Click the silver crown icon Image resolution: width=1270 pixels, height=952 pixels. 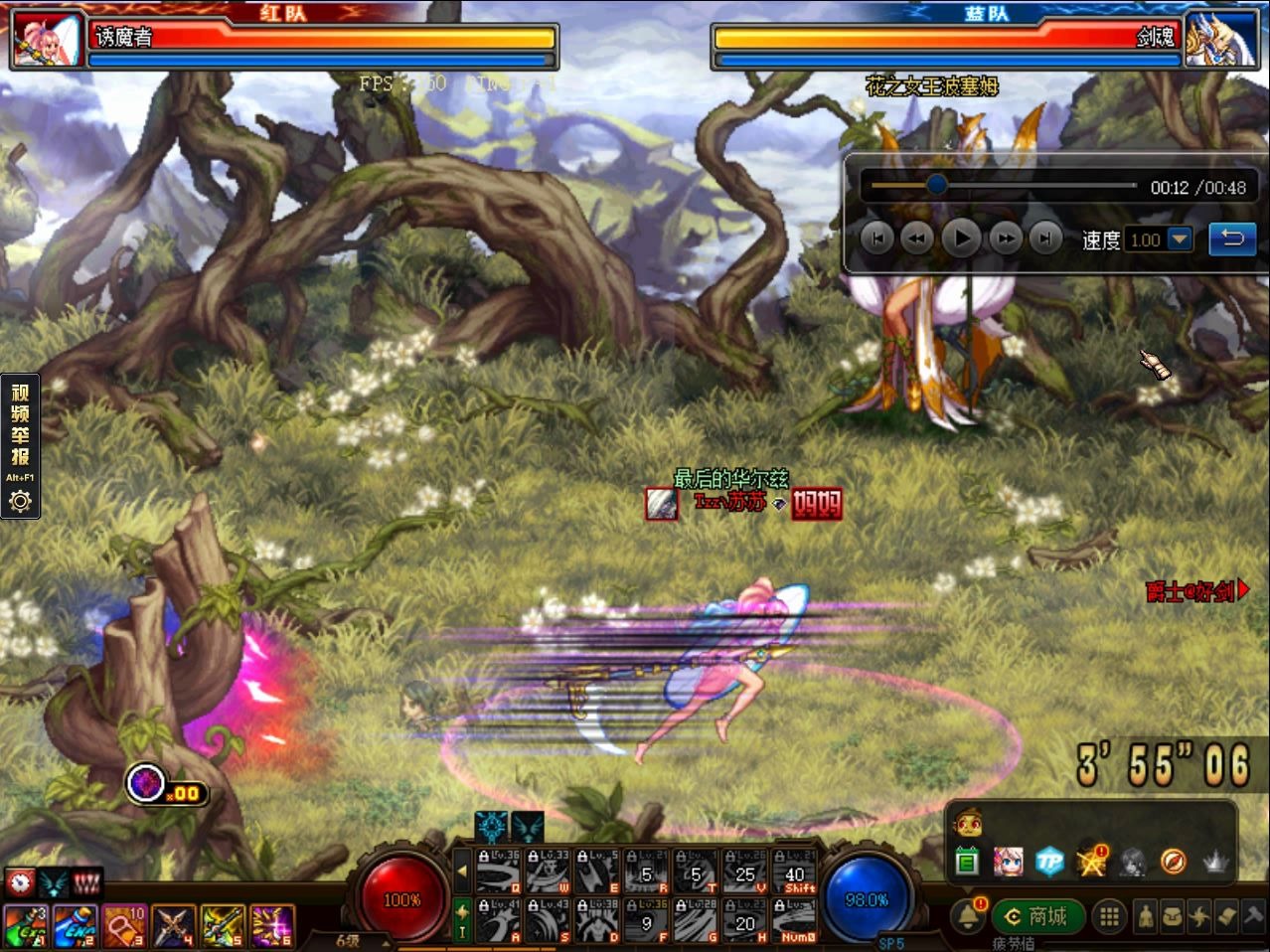tap(1214, 862)
